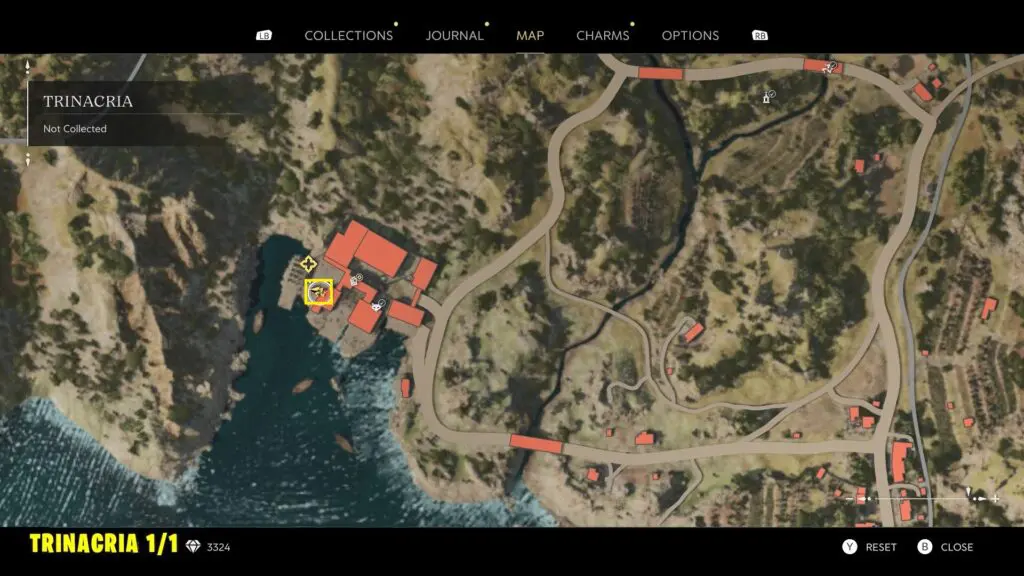The image size is (1024, 576).
Task: Switch to the Collections tab
Action: pos(348,35)
